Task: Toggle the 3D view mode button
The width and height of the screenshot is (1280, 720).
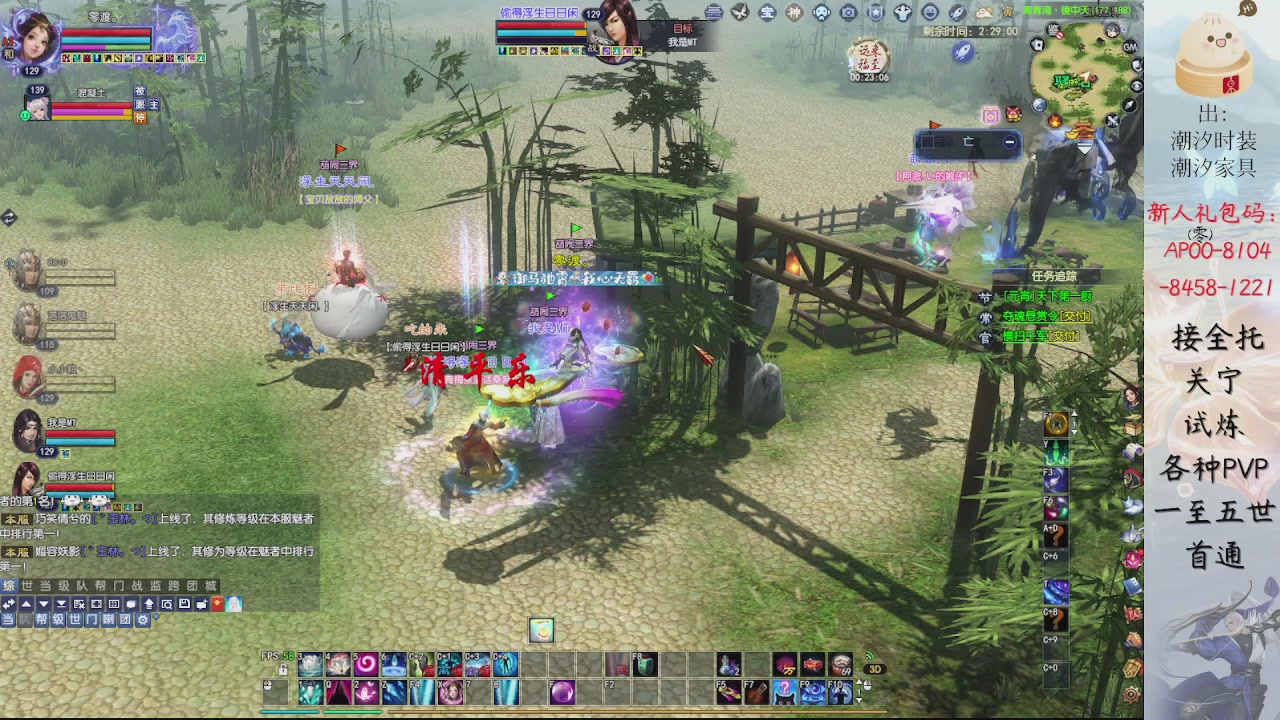Action: click(874, 669)
